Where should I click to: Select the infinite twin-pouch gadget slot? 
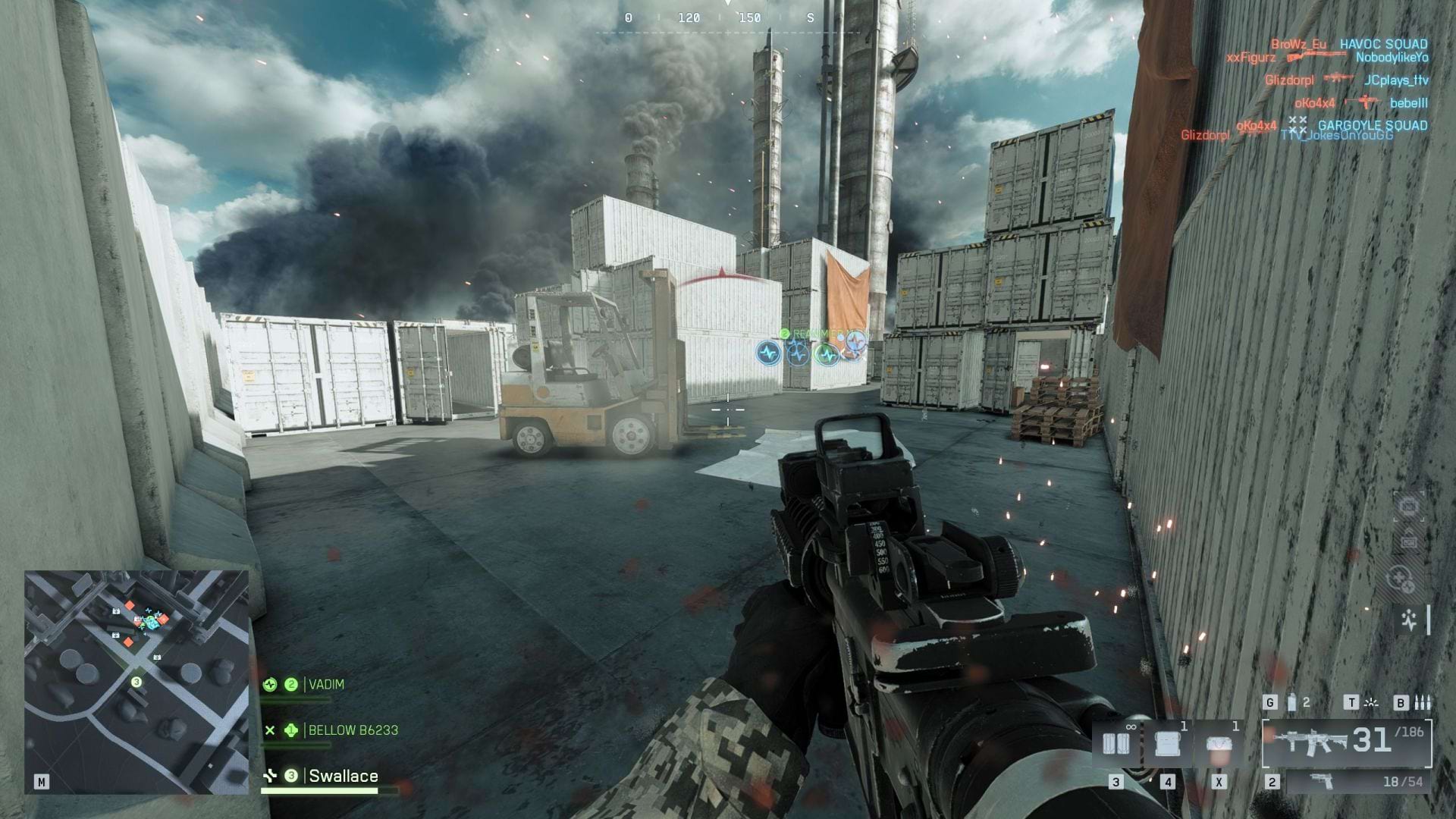pos(1116,744)
